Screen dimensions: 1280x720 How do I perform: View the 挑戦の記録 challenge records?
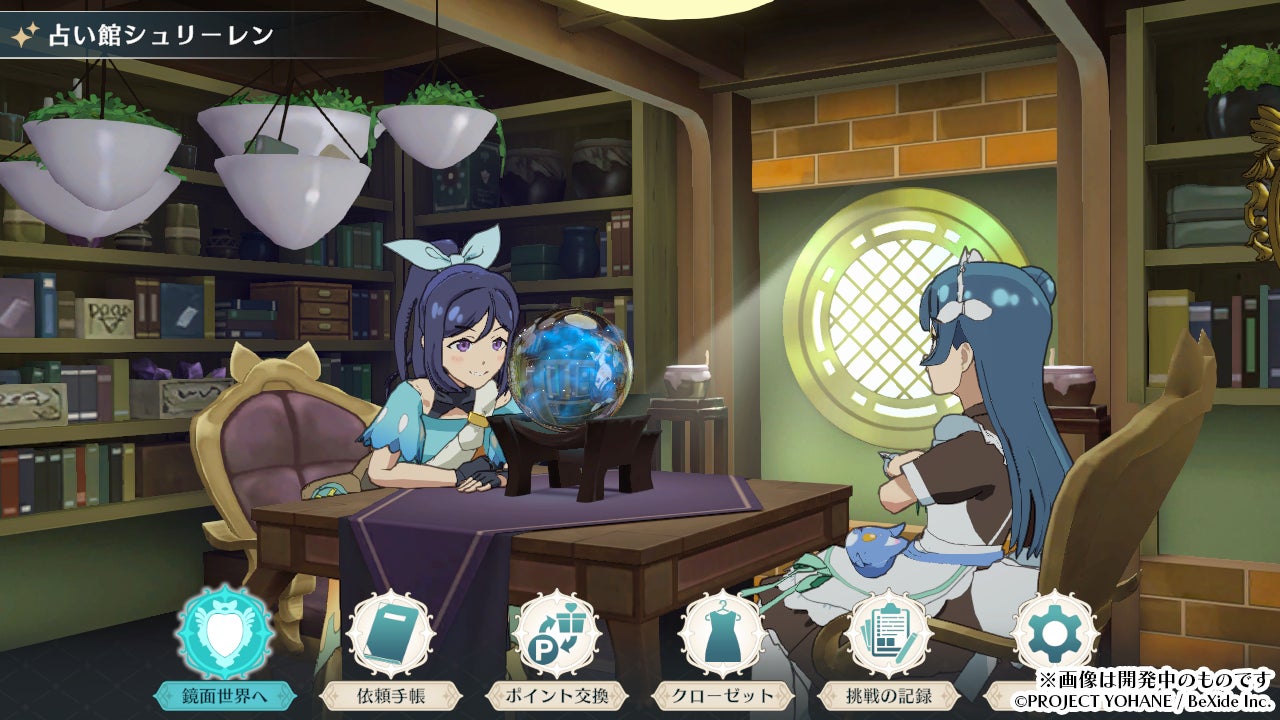point(889,634)
